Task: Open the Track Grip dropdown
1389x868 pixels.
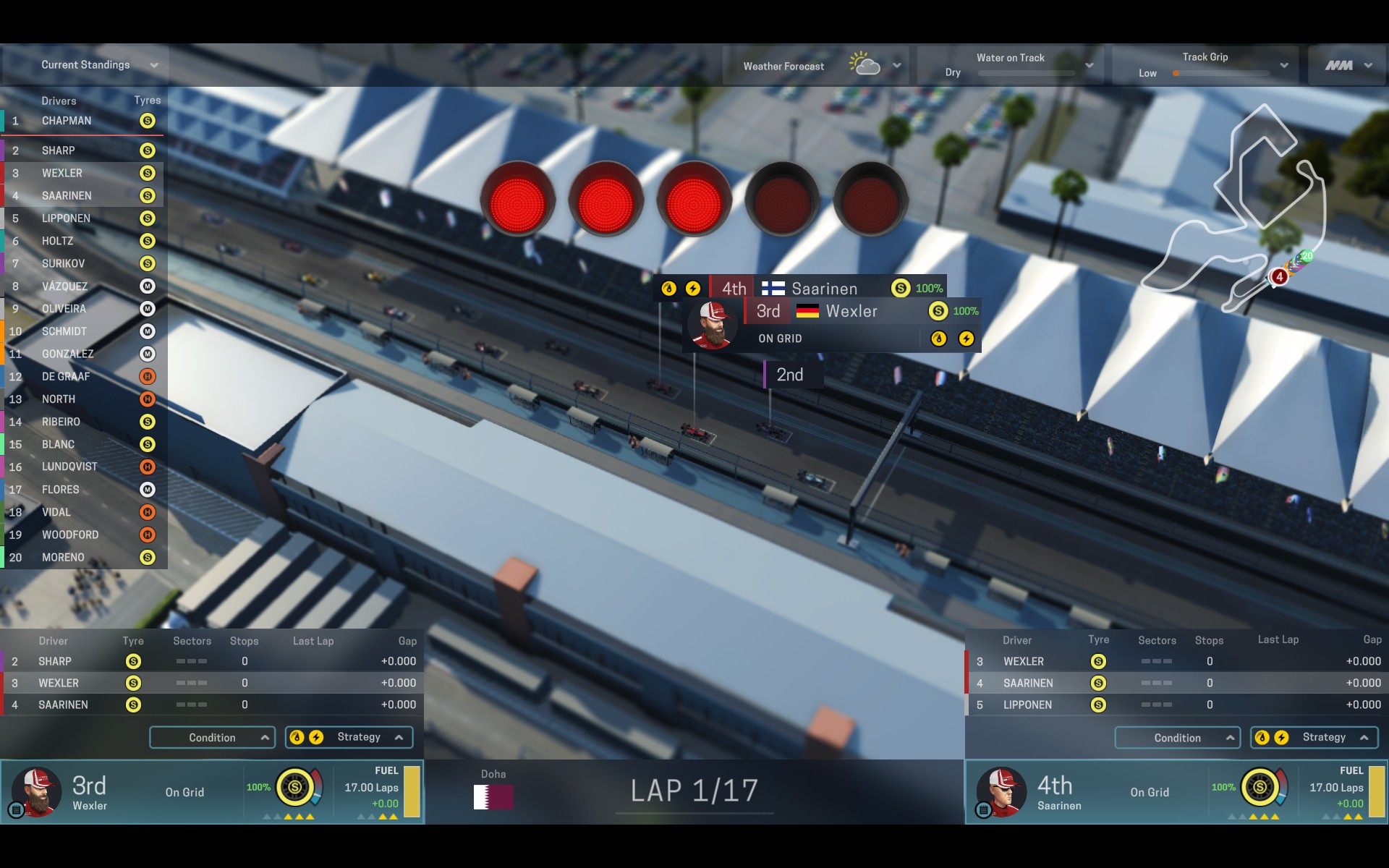Action: pyautogui.click(x=1204, y=65)
